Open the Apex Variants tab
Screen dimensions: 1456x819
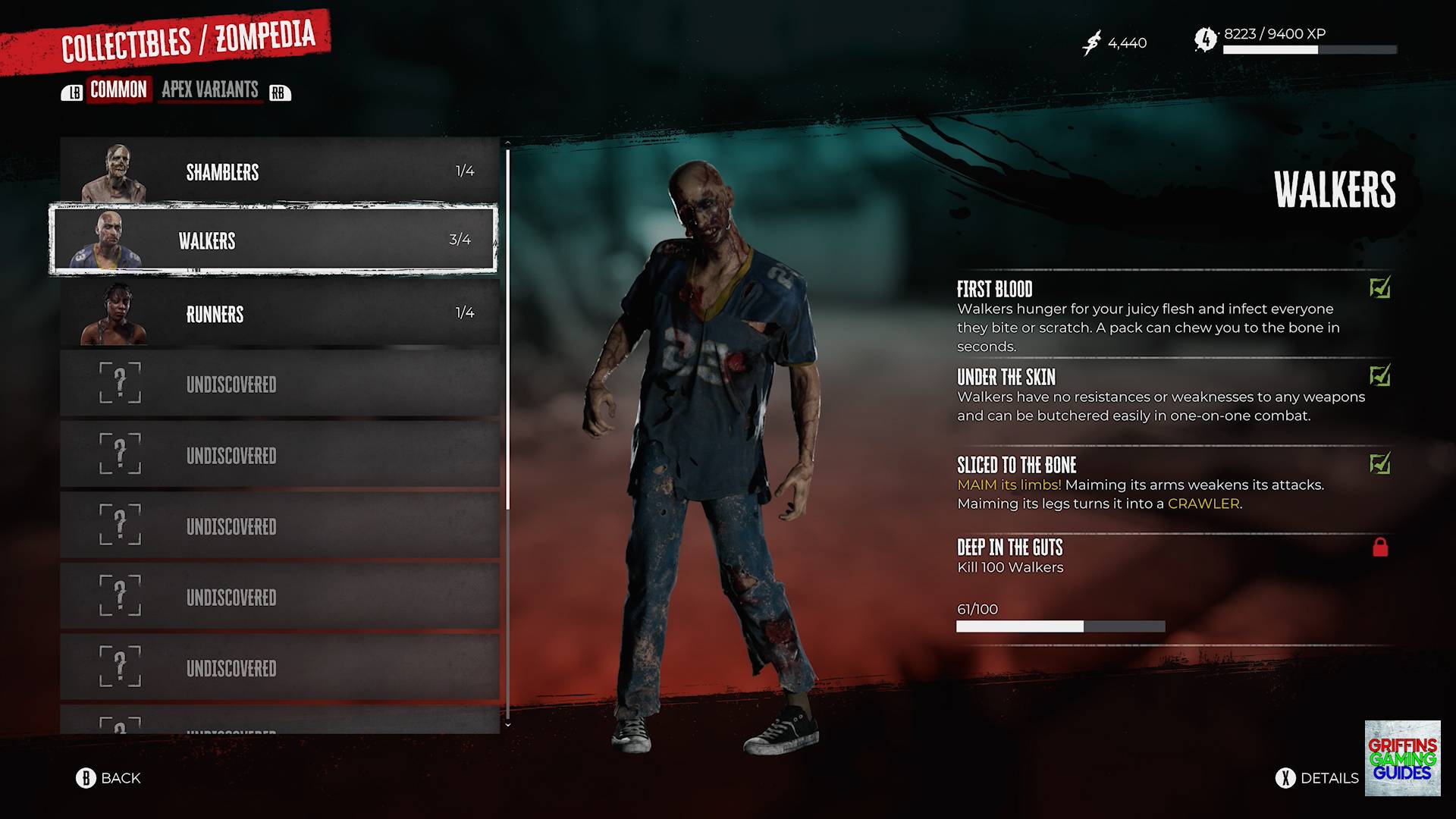pos(210,89)
